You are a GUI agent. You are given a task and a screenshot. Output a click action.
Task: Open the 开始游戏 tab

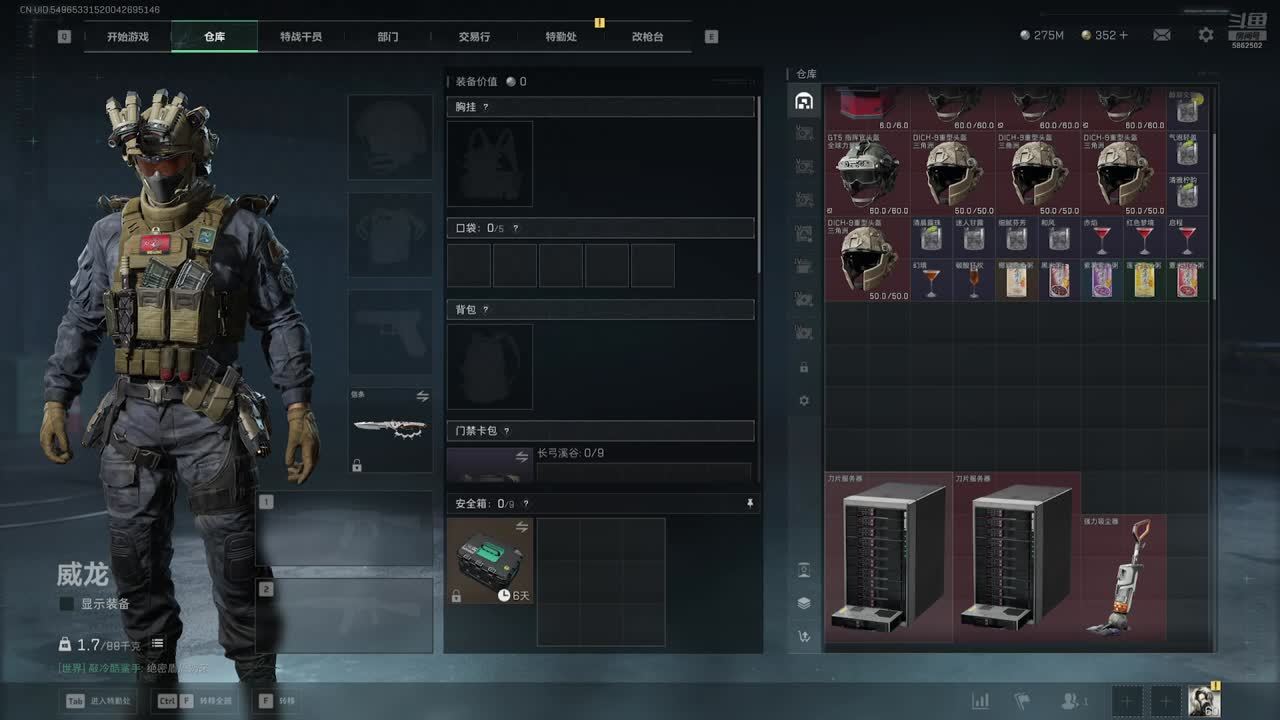pyautogui.click(x=128, y=37)
